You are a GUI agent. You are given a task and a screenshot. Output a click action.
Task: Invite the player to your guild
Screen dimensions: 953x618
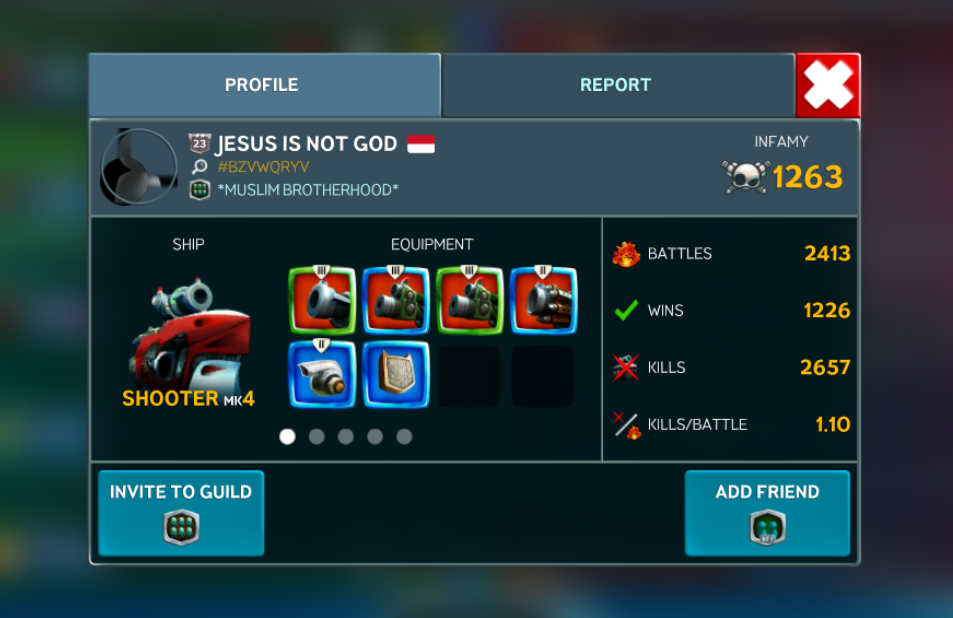click(x=181, y=512)
